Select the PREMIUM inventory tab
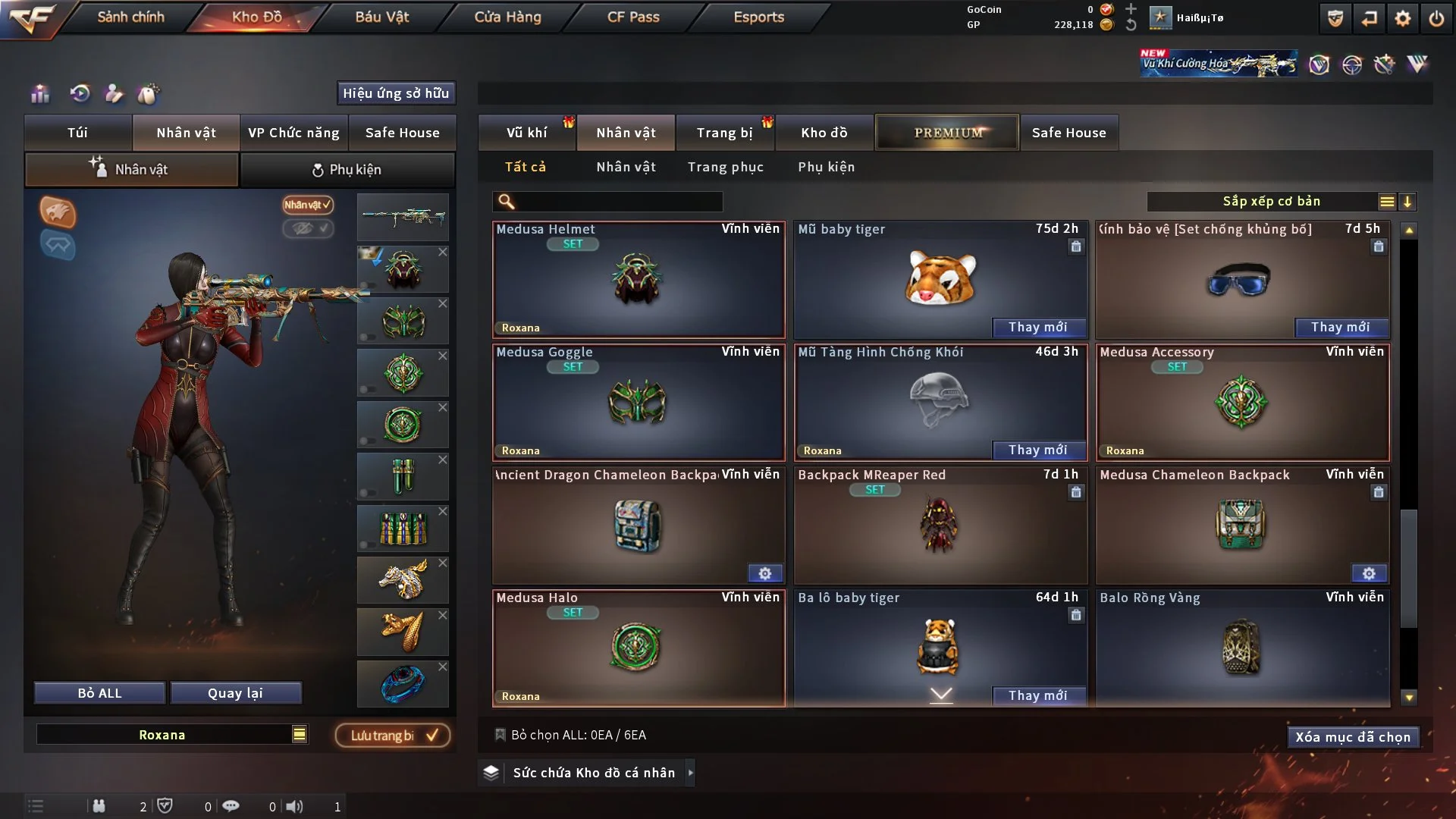Image resolution: width=1456 pixels, height=819 pixels. (947, 133)
